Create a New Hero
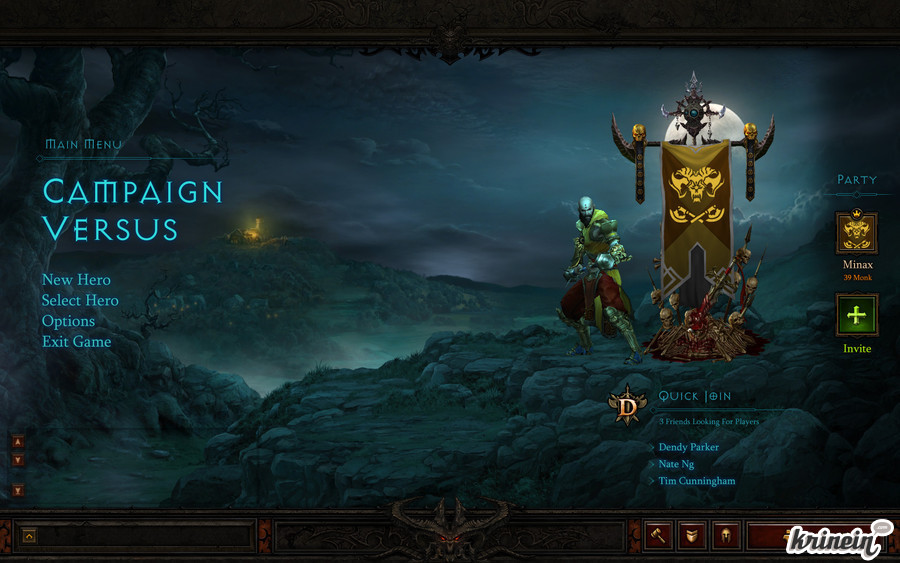Image resolution: width=900 pixels, height=563 pixels. pyautogui.click(x=76, y=280)
